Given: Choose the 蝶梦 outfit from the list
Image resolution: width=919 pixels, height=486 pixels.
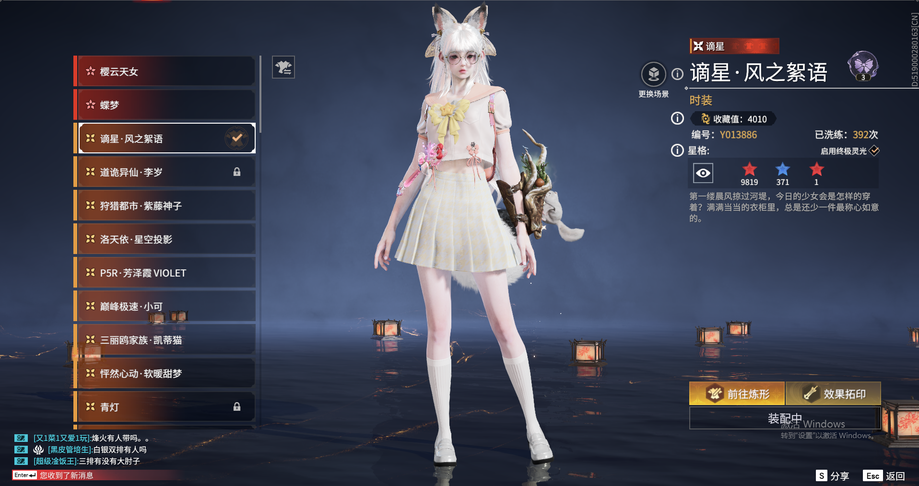Looking at the screenshot, I should pyautogui.click(x=165, y=105).
